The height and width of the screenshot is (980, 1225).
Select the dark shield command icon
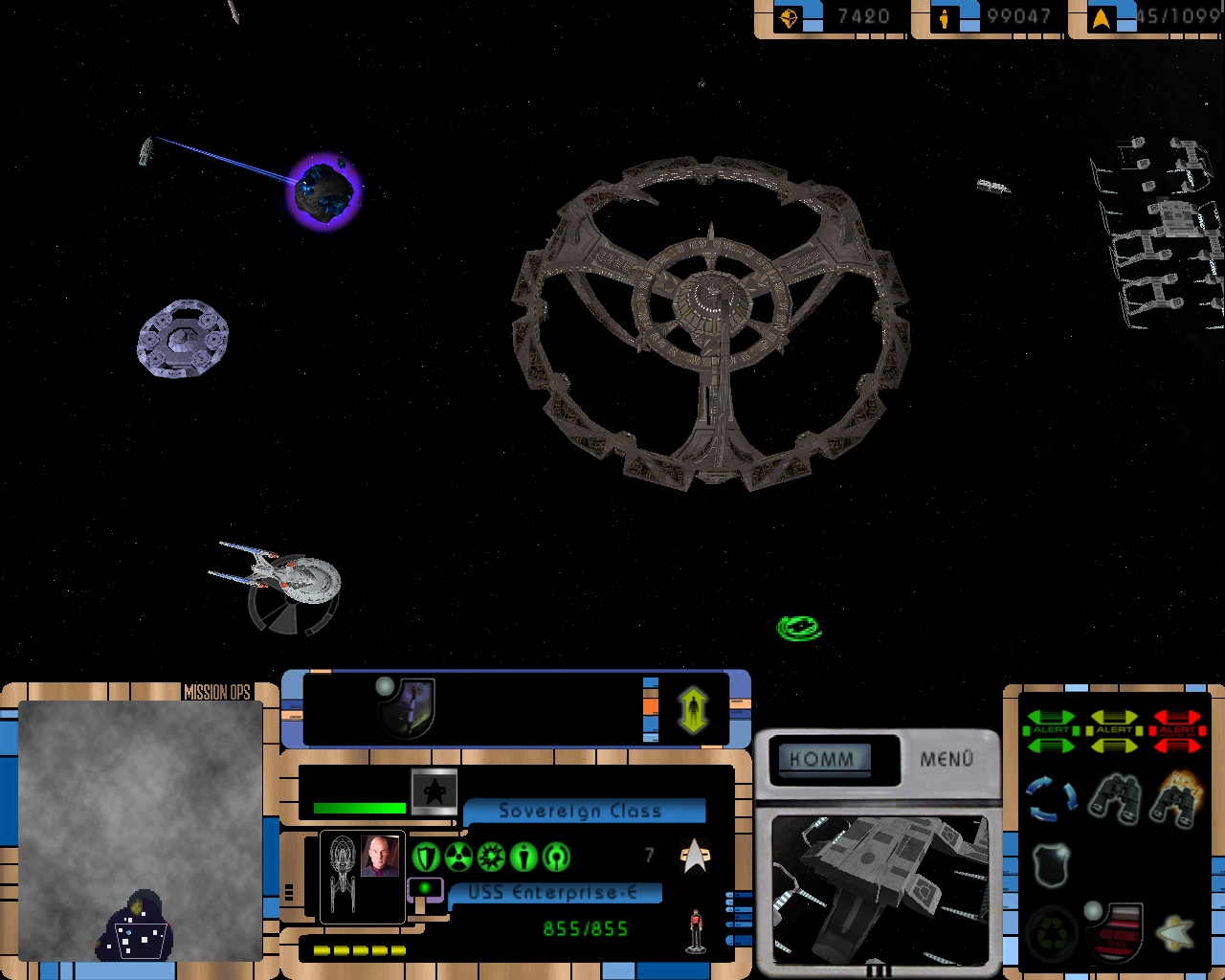point(1051,863)
